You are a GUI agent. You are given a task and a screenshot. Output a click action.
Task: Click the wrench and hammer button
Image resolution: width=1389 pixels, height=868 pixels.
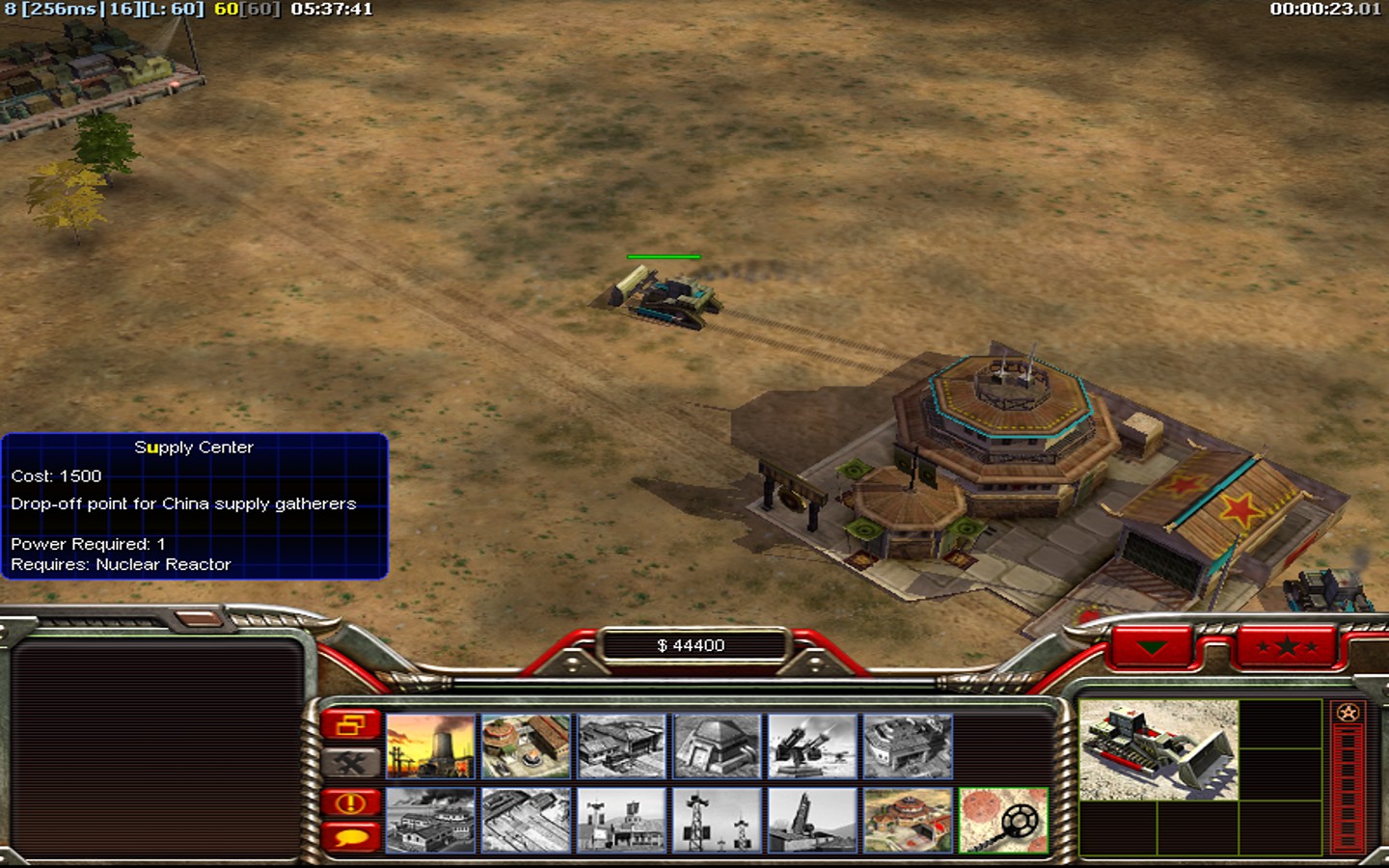click(351, 763)
